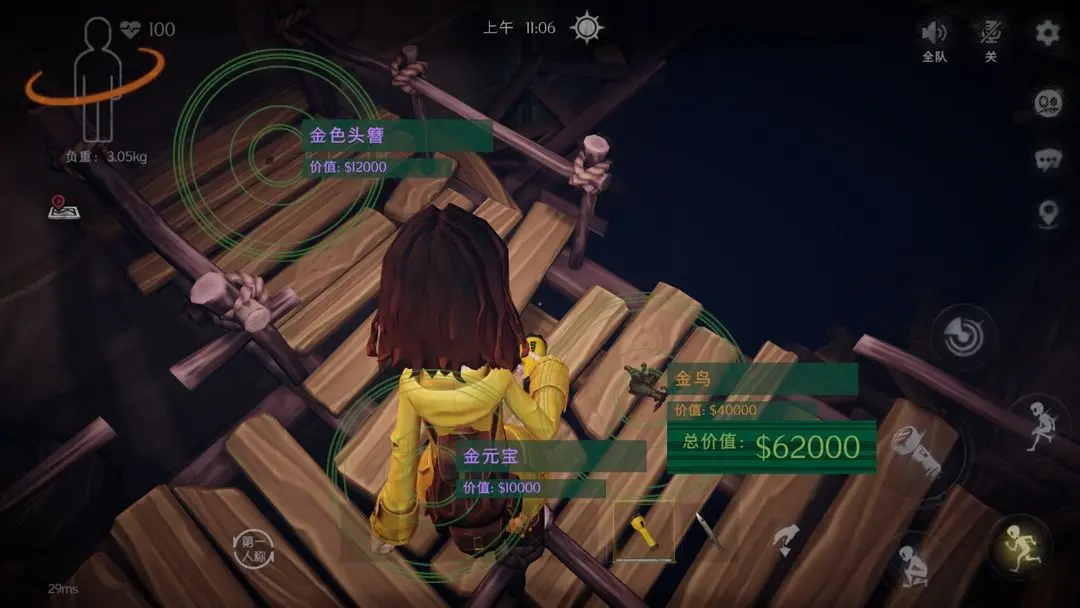This screenshot has height=608, width=1080.
Task: Select the yellow flashlight item slot
Action: pos(643,531)
